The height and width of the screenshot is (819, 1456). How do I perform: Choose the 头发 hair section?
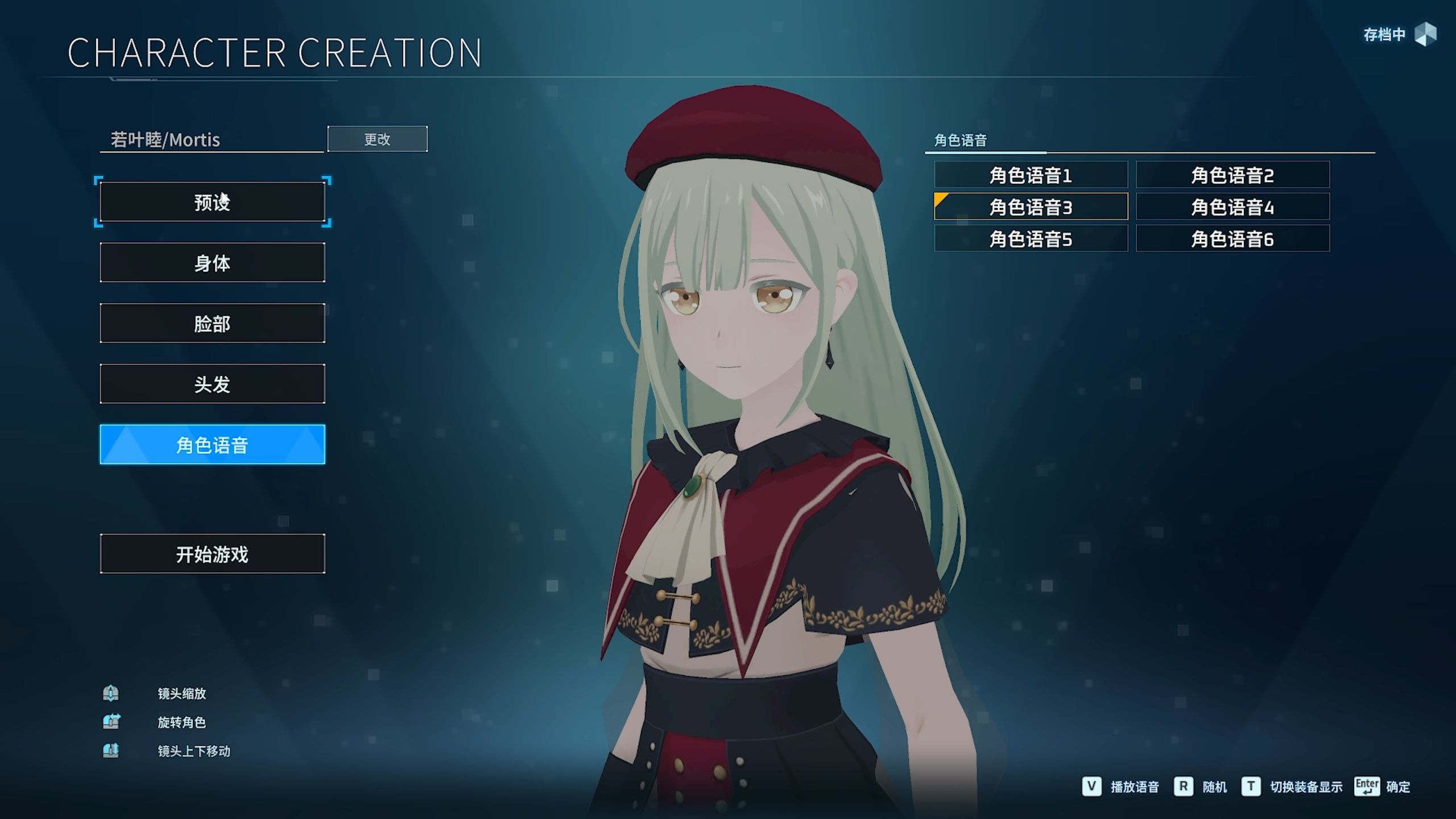tap(212, 384)
